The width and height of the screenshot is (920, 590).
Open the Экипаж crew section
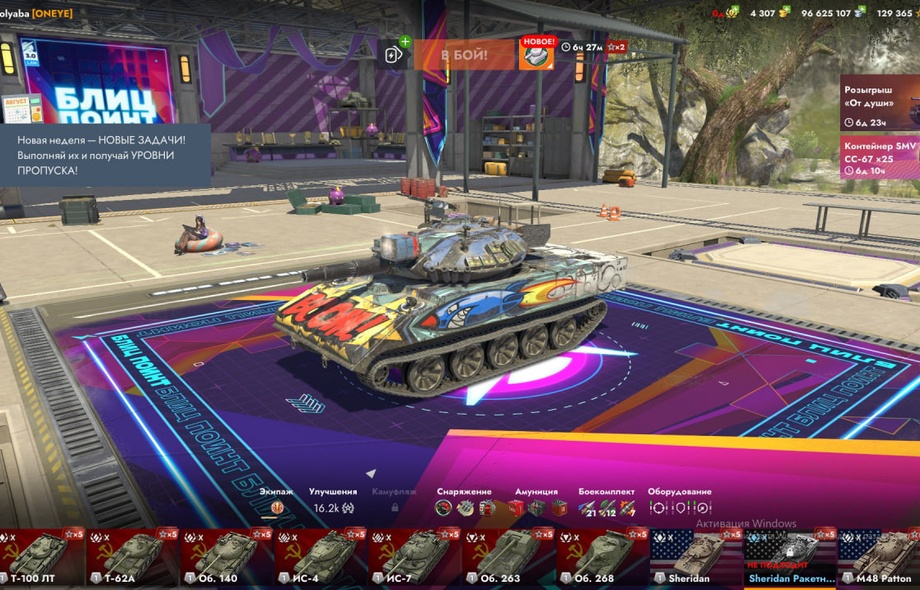point(277,507)
